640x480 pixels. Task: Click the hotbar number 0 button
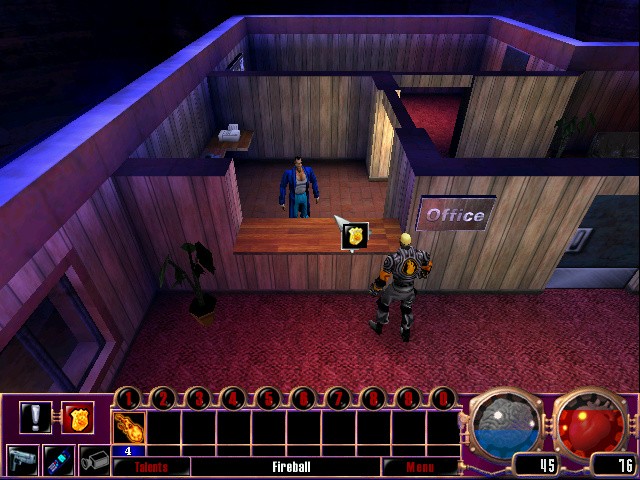tap(442, 399)
